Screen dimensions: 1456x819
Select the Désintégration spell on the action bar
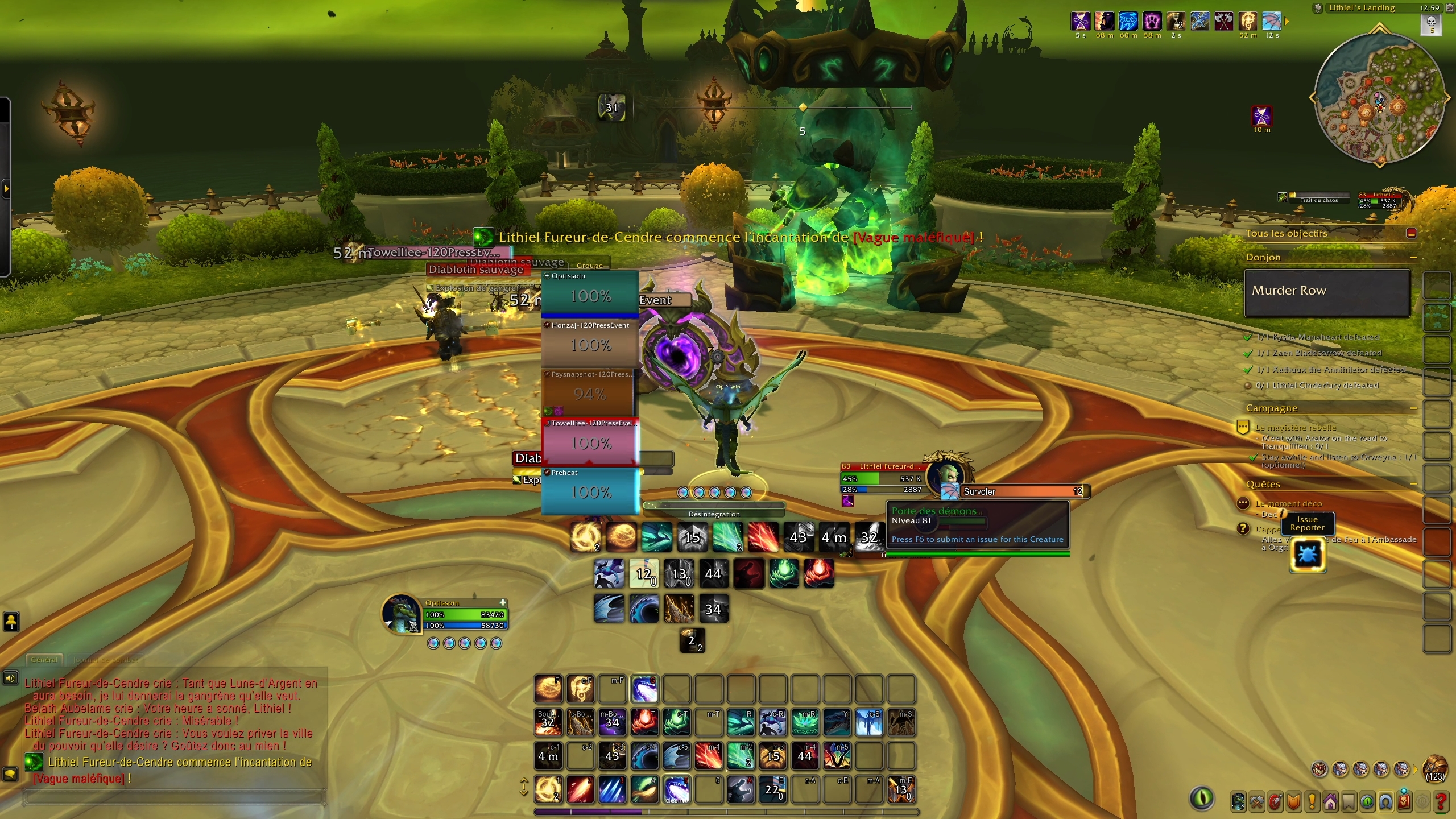[x=677, y=789]
